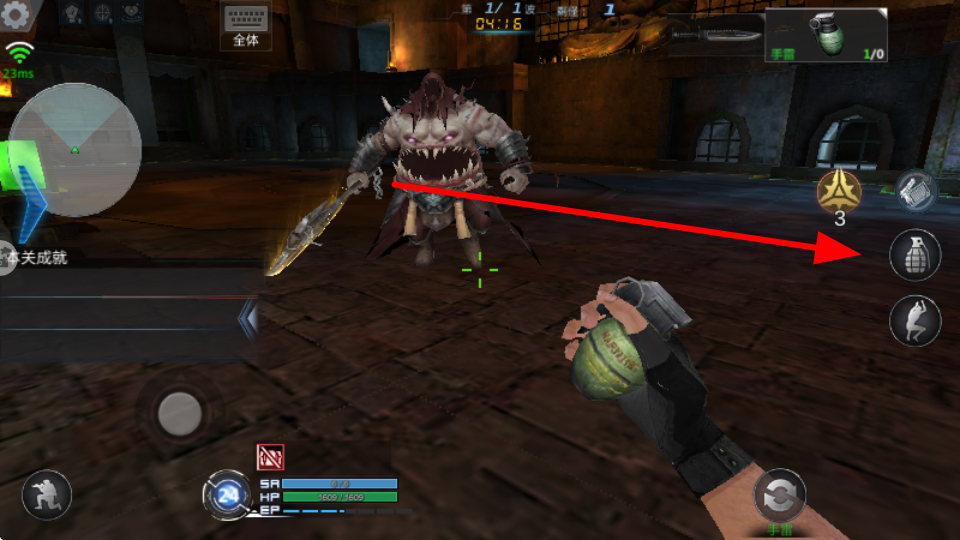Open the 全体 keyboard chat button

[245, 26]
